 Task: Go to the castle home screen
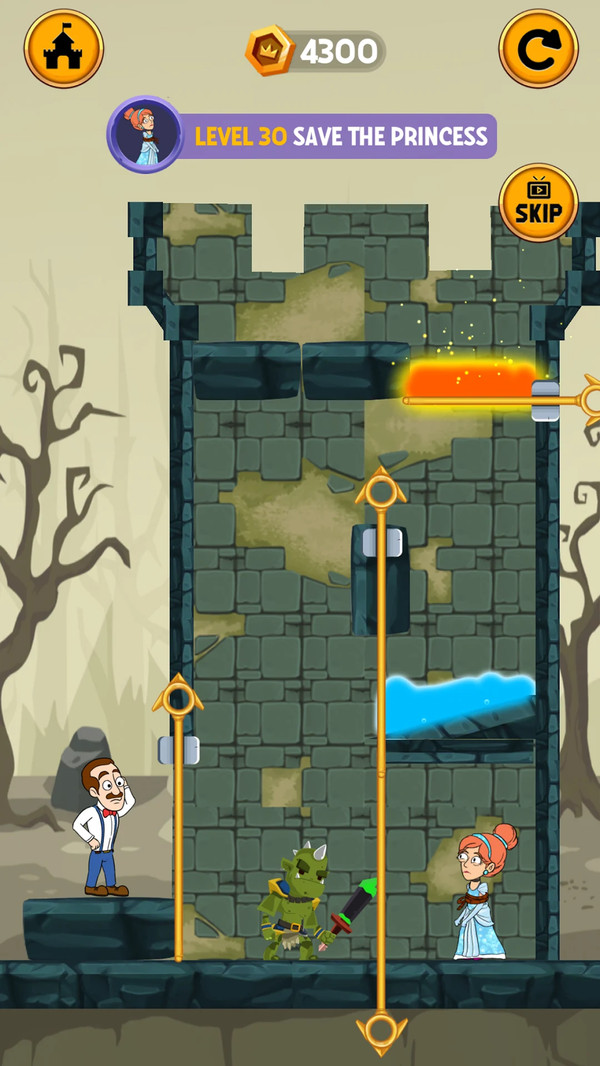point(63,49)
